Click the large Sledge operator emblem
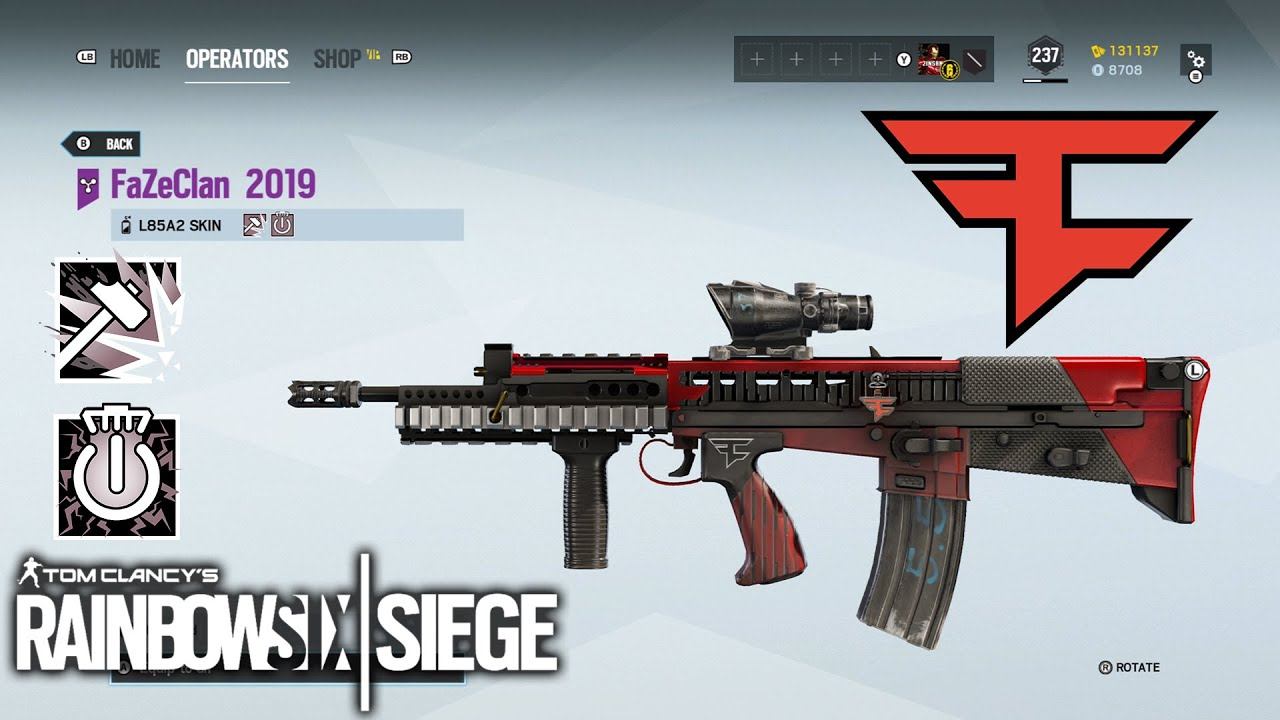The width and height of the screenshot is (1280, 720). pos(118,320)
